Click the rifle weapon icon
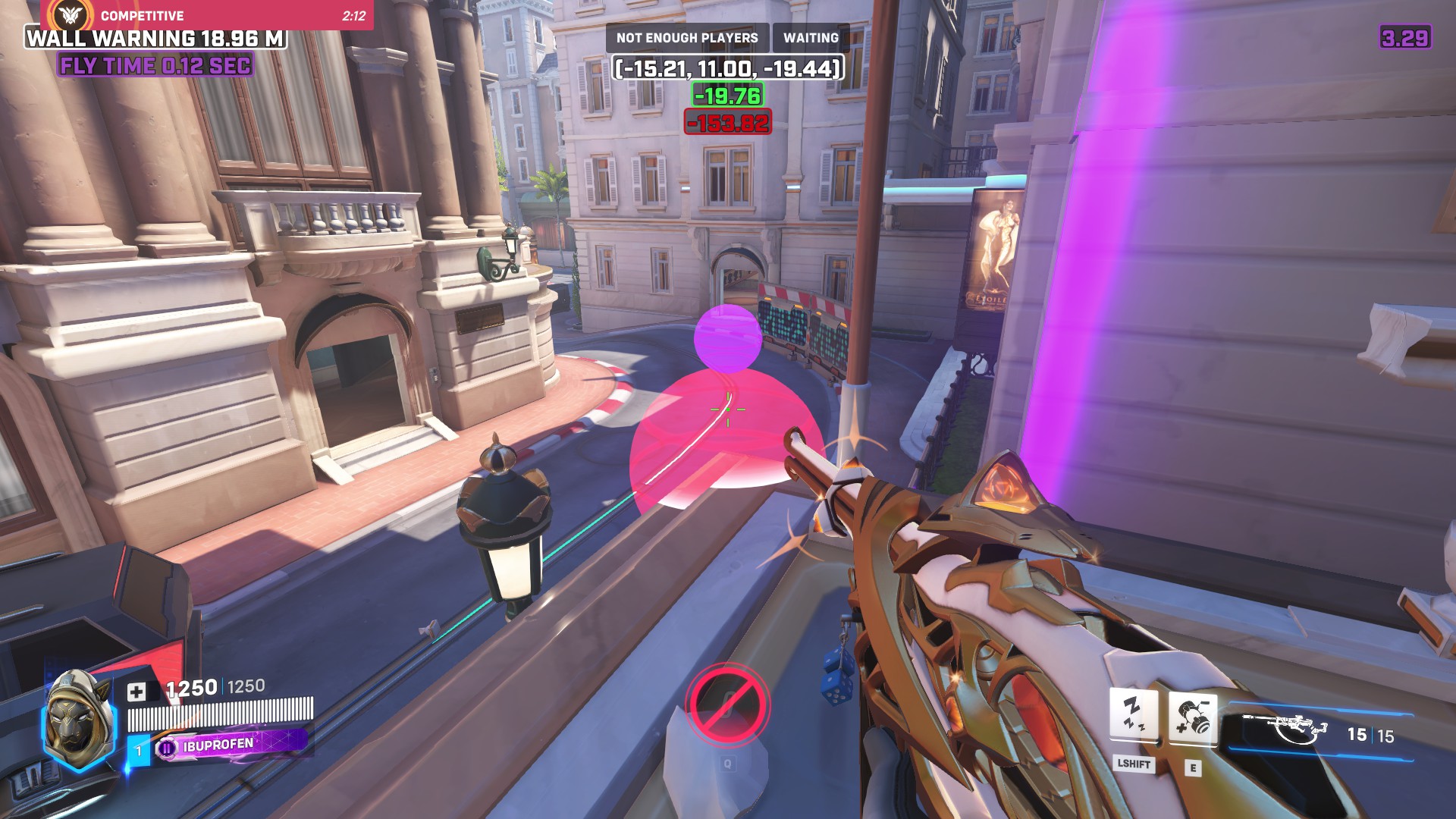1456x819 pixels. (1286, 730)
